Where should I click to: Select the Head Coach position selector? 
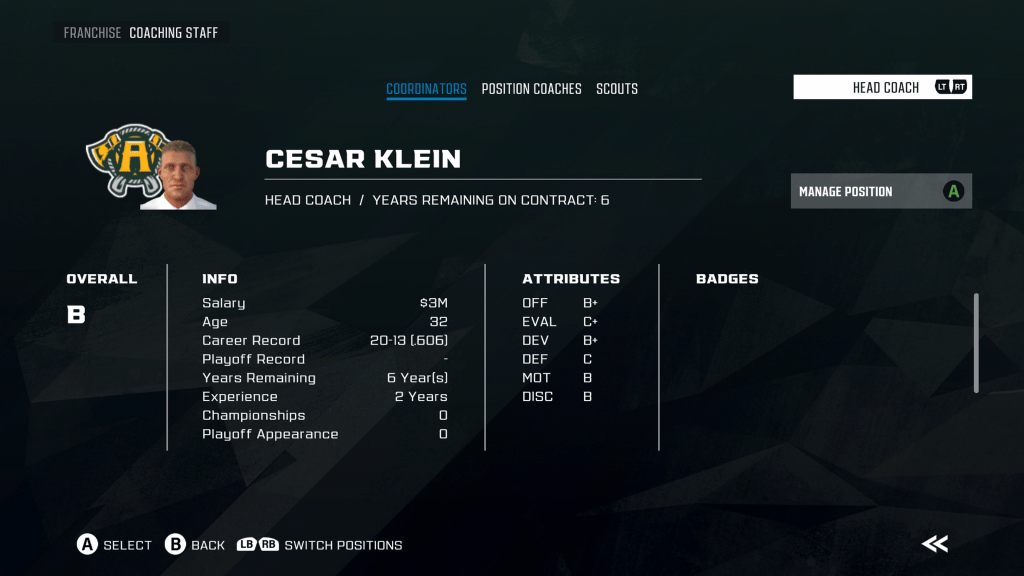(882, 87)
